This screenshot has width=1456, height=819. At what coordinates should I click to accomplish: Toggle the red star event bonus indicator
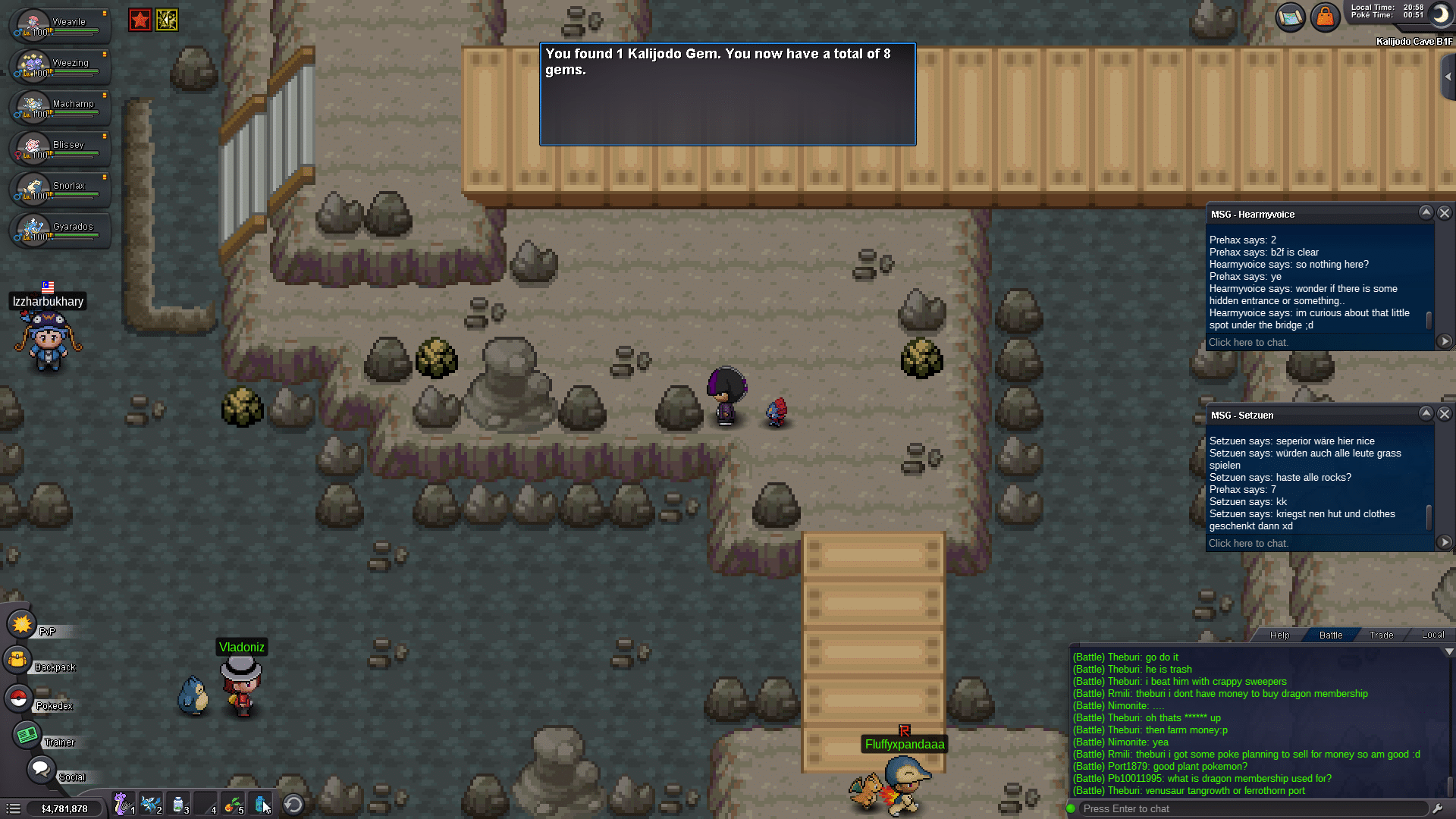pos(140,20)
